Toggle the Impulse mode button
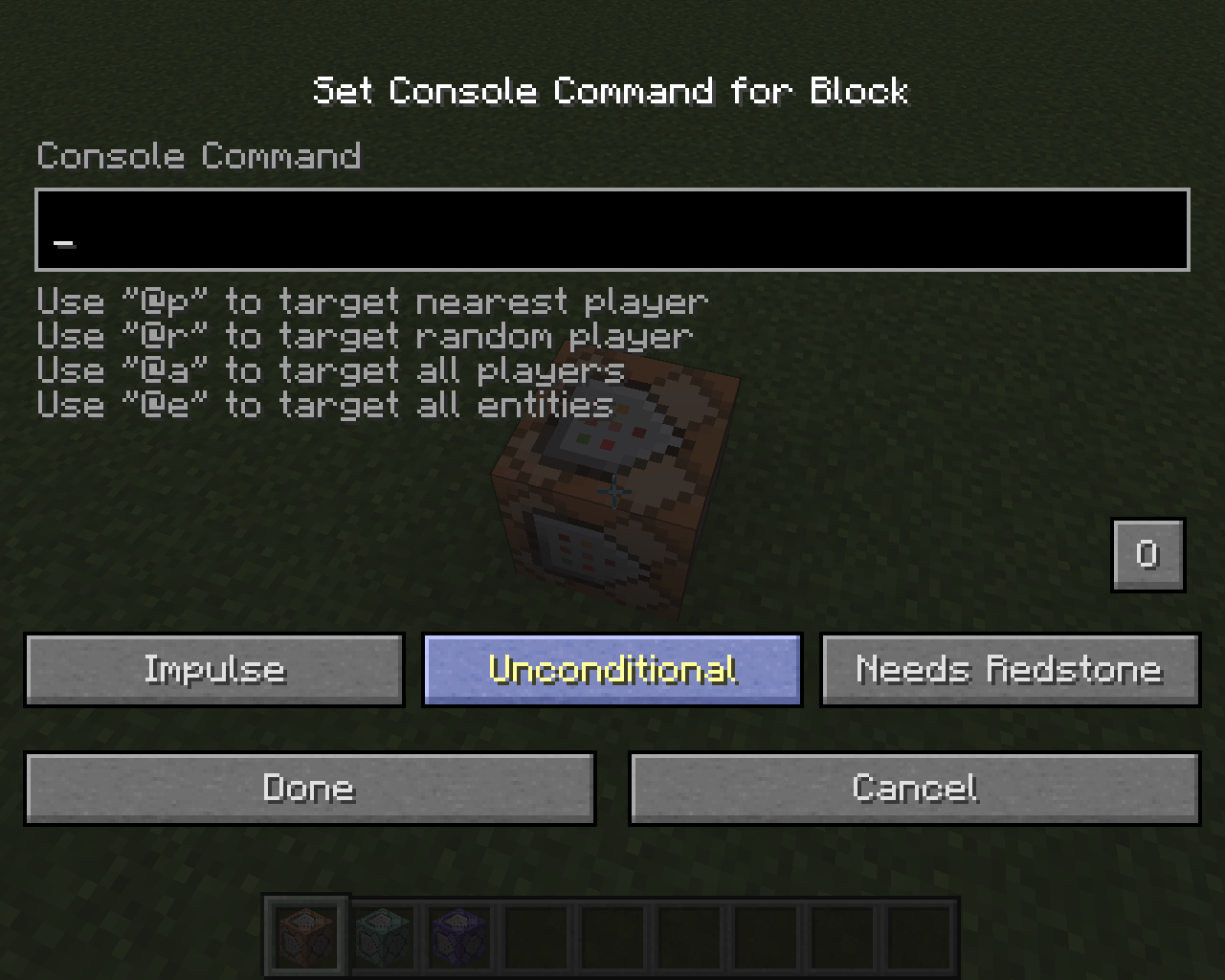Viewport: 1225px width, 980px height. [x=213, y=670]
